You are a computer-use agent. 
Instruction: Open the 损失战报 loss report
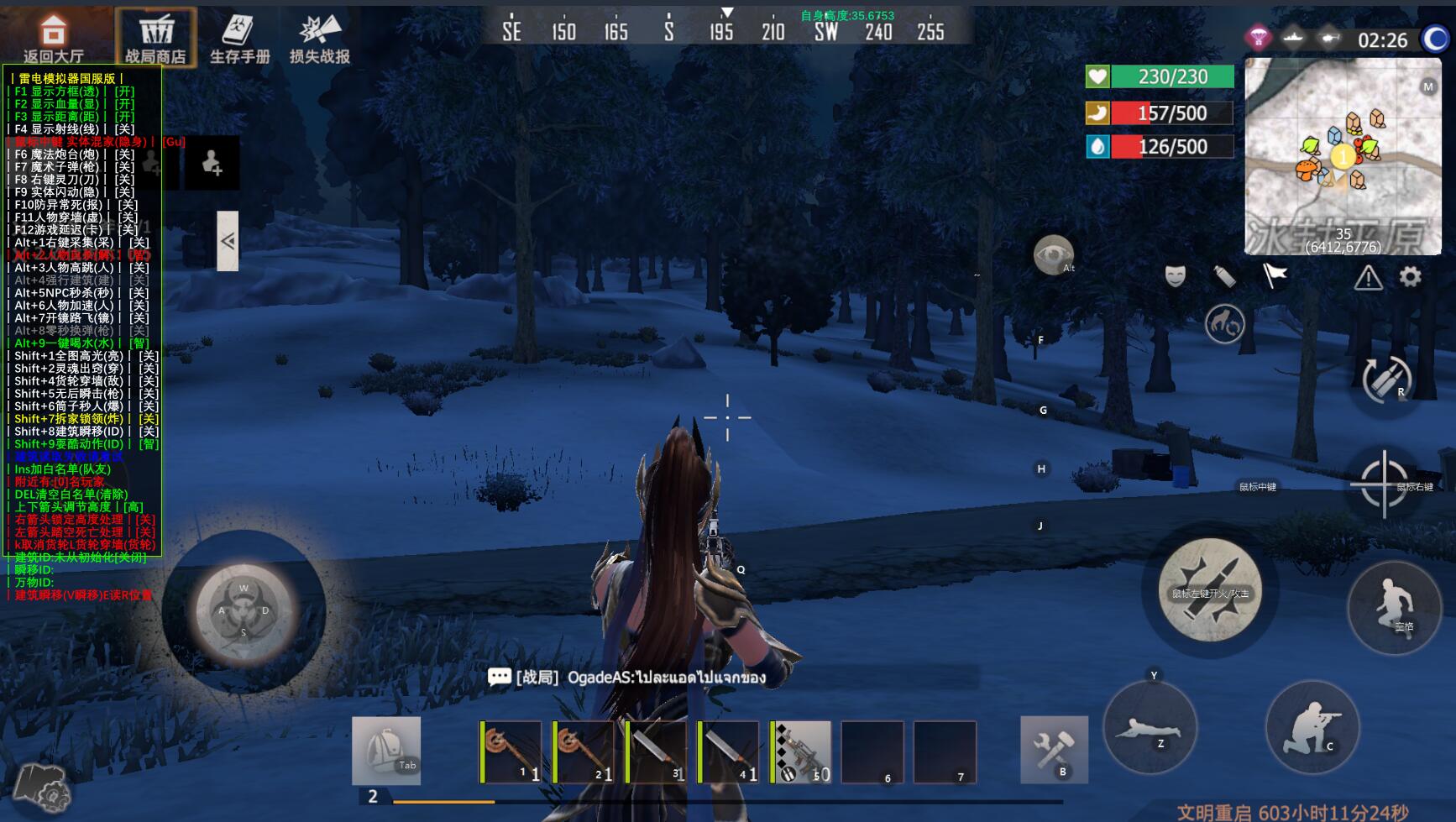pyautogui.click(x=320, y=38)
